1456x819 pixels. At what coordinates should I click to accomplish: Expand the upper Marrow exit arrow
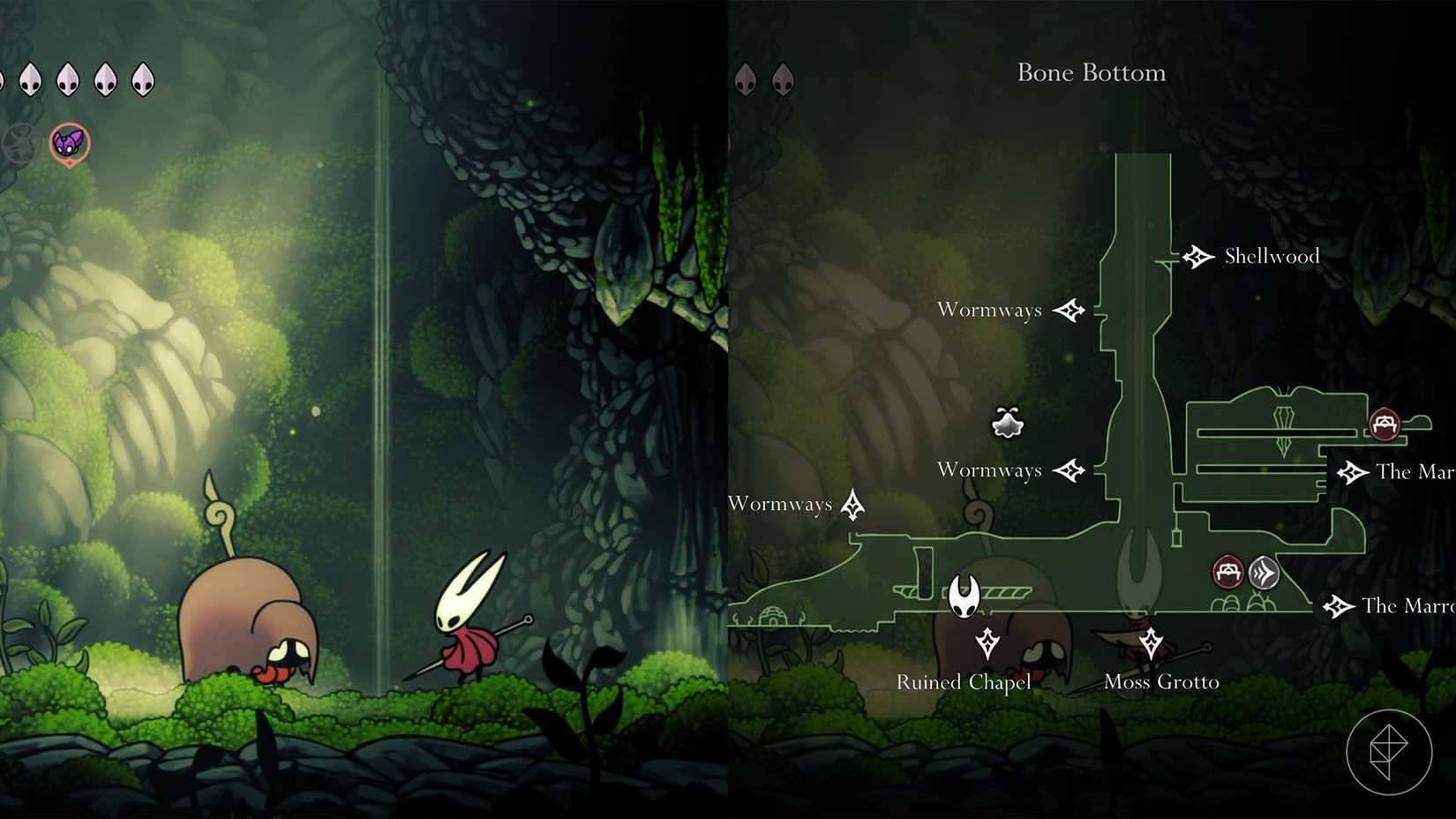tap(1351, 472)
